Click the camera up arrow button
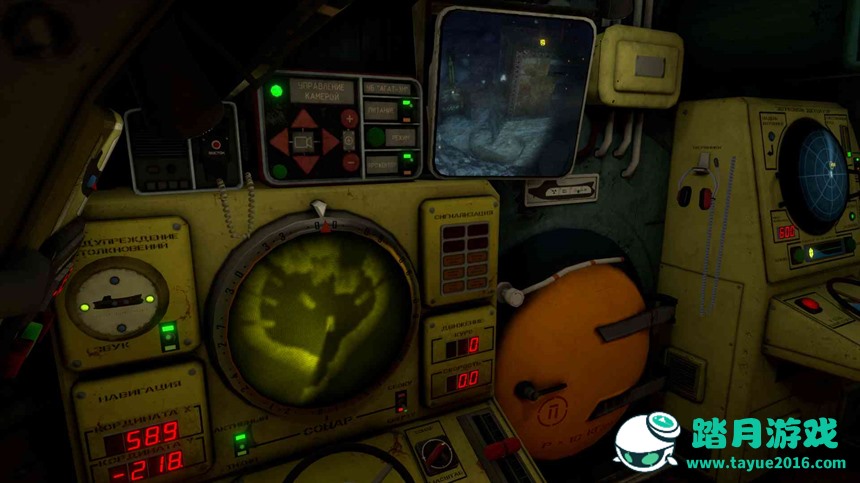 [303, 120]
